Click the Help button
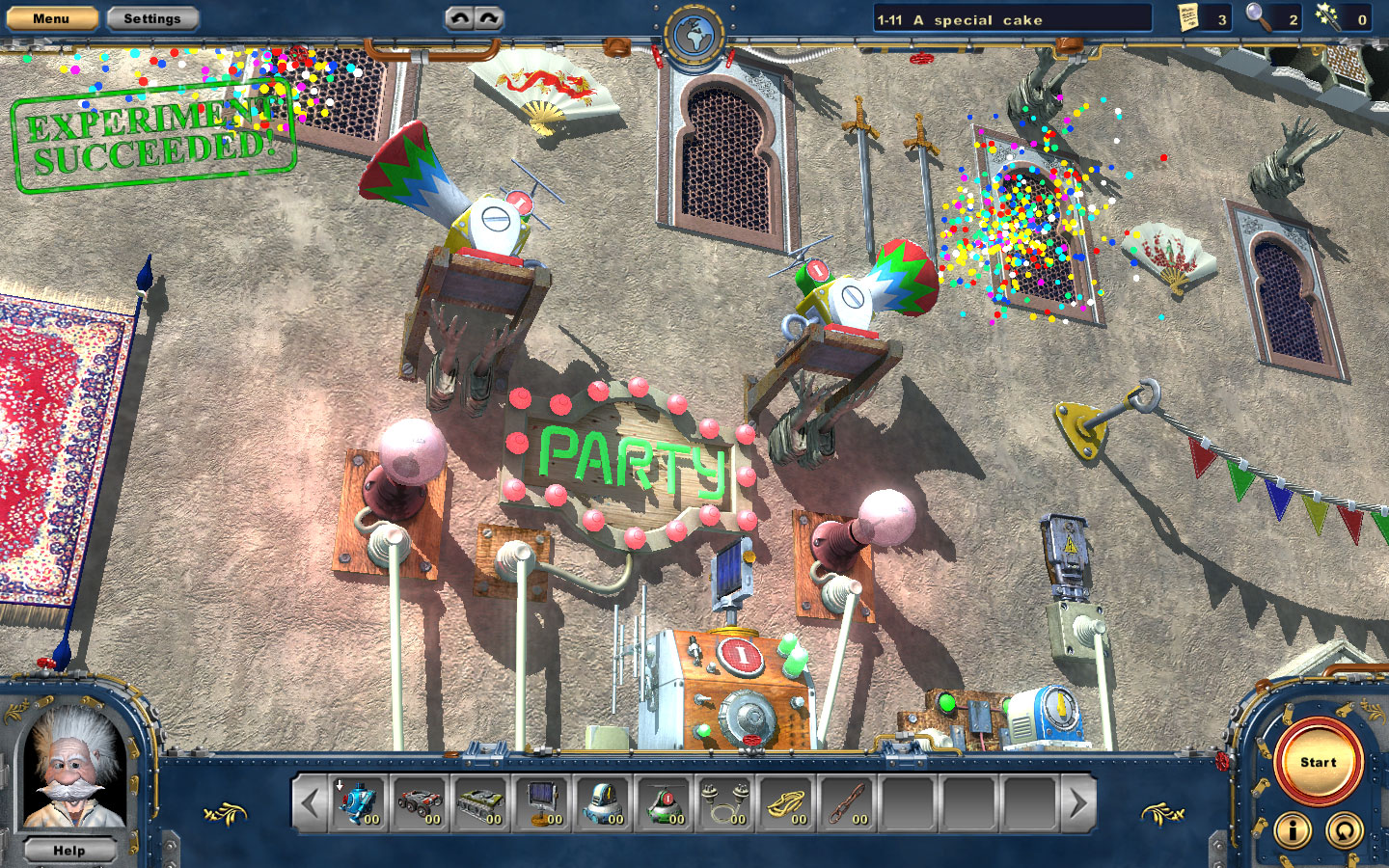This screenshot has width=1389, height=868. coord(68,850)
